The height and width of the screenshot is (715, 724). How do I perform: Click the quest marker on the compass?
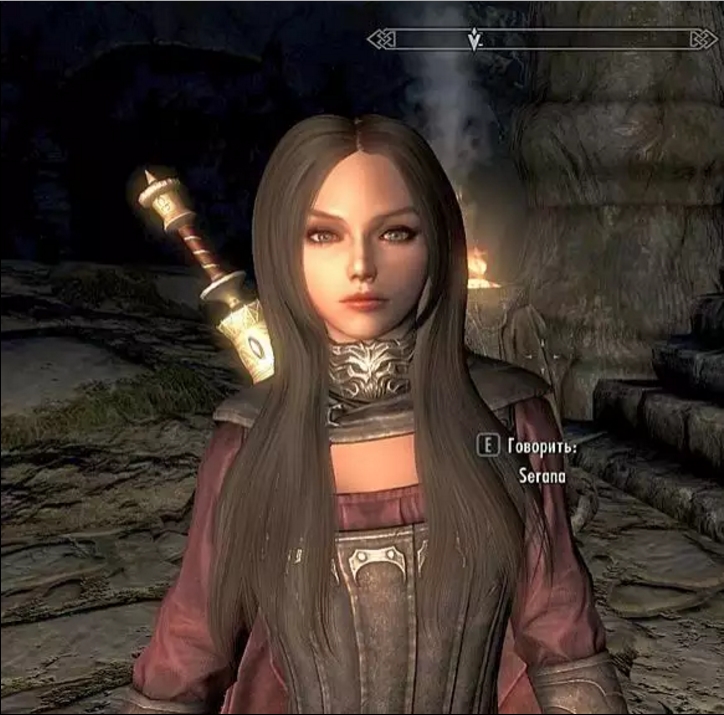pyautogui.click(x=475, y=39)
